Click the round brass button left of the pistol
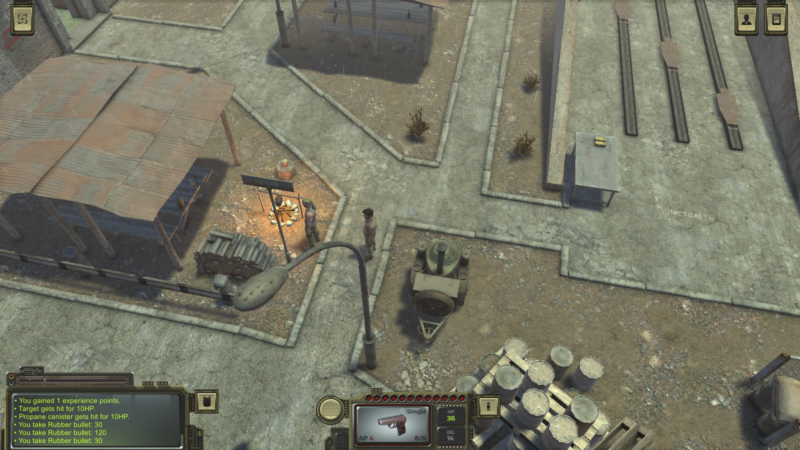This screenshot has width=800, height=450. 331,408
